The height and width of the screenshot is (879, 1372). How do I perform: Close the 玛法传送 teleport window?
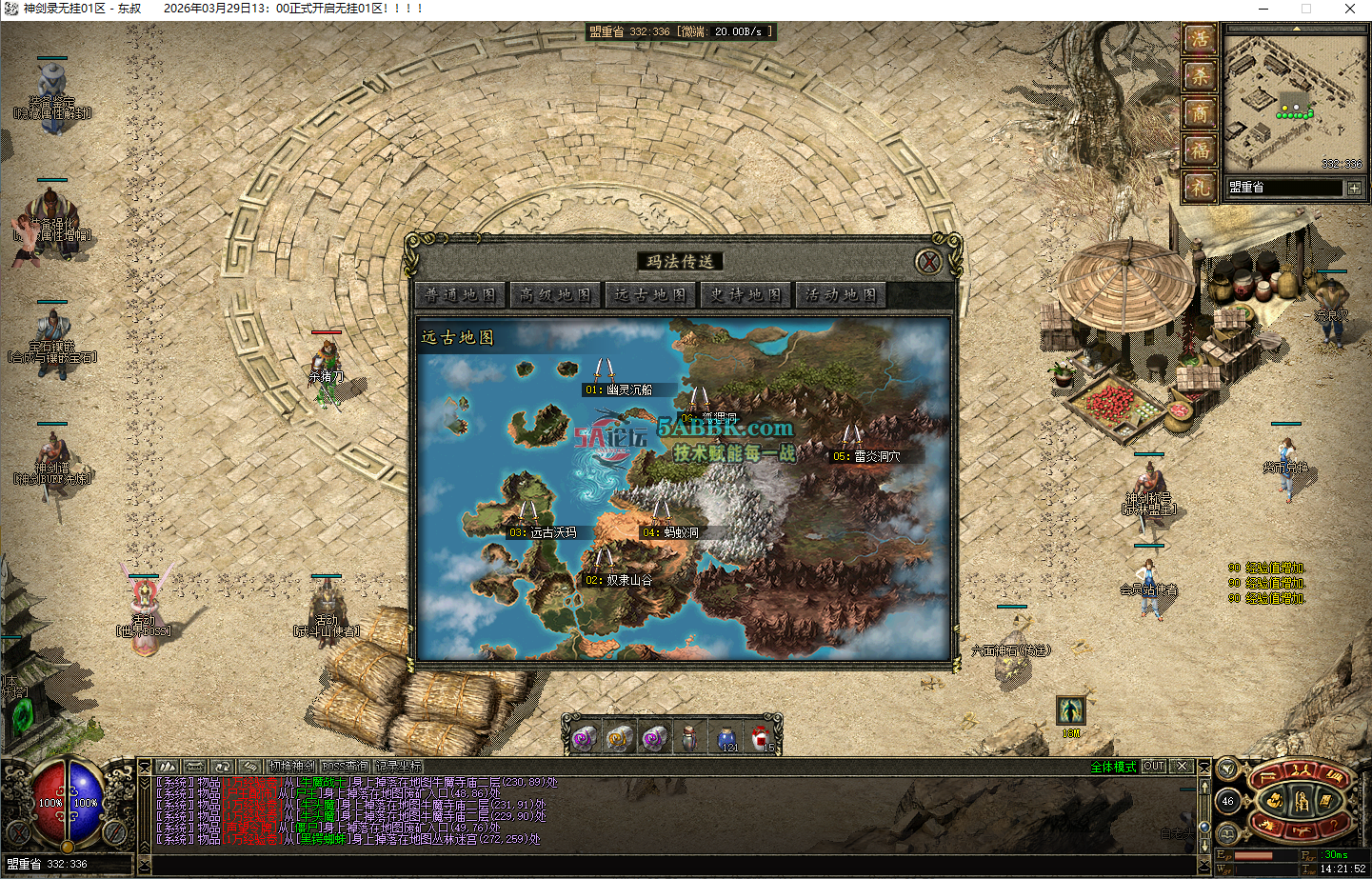pos(928,262)
